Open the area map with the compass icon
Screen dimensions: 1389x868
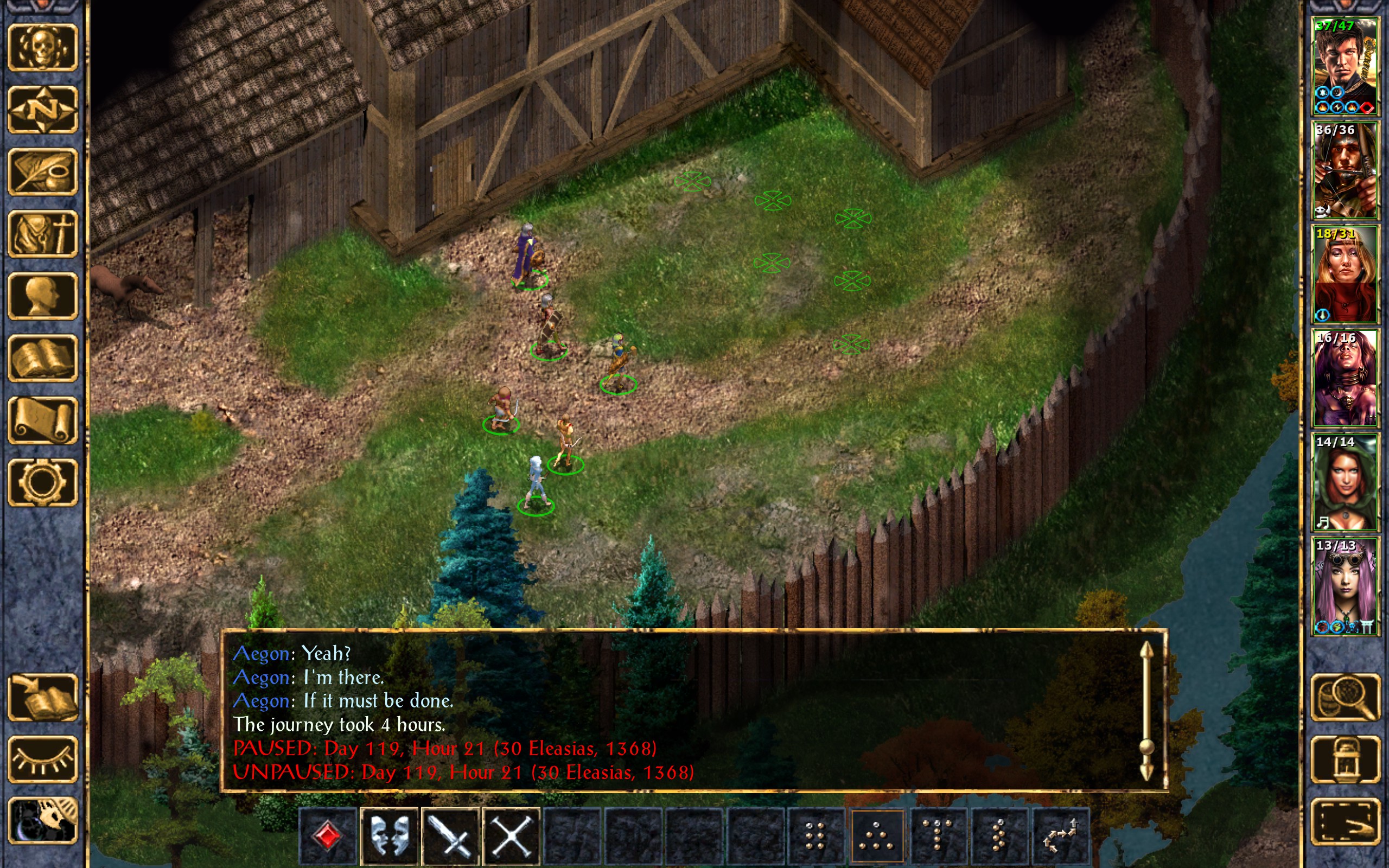[x=43, y=109]
